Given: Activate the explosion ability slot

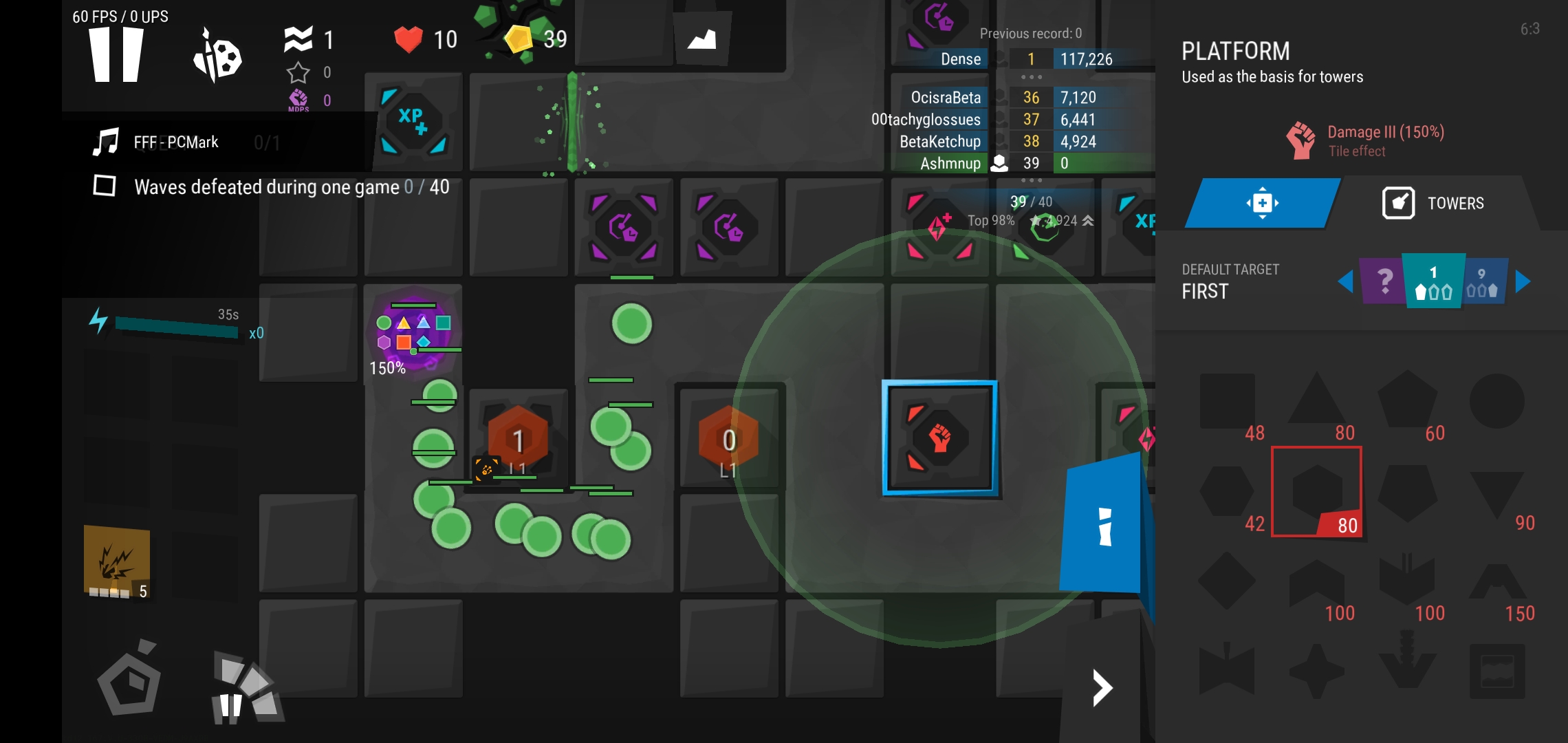Looking at the screenshot, I should pos(117,562).
